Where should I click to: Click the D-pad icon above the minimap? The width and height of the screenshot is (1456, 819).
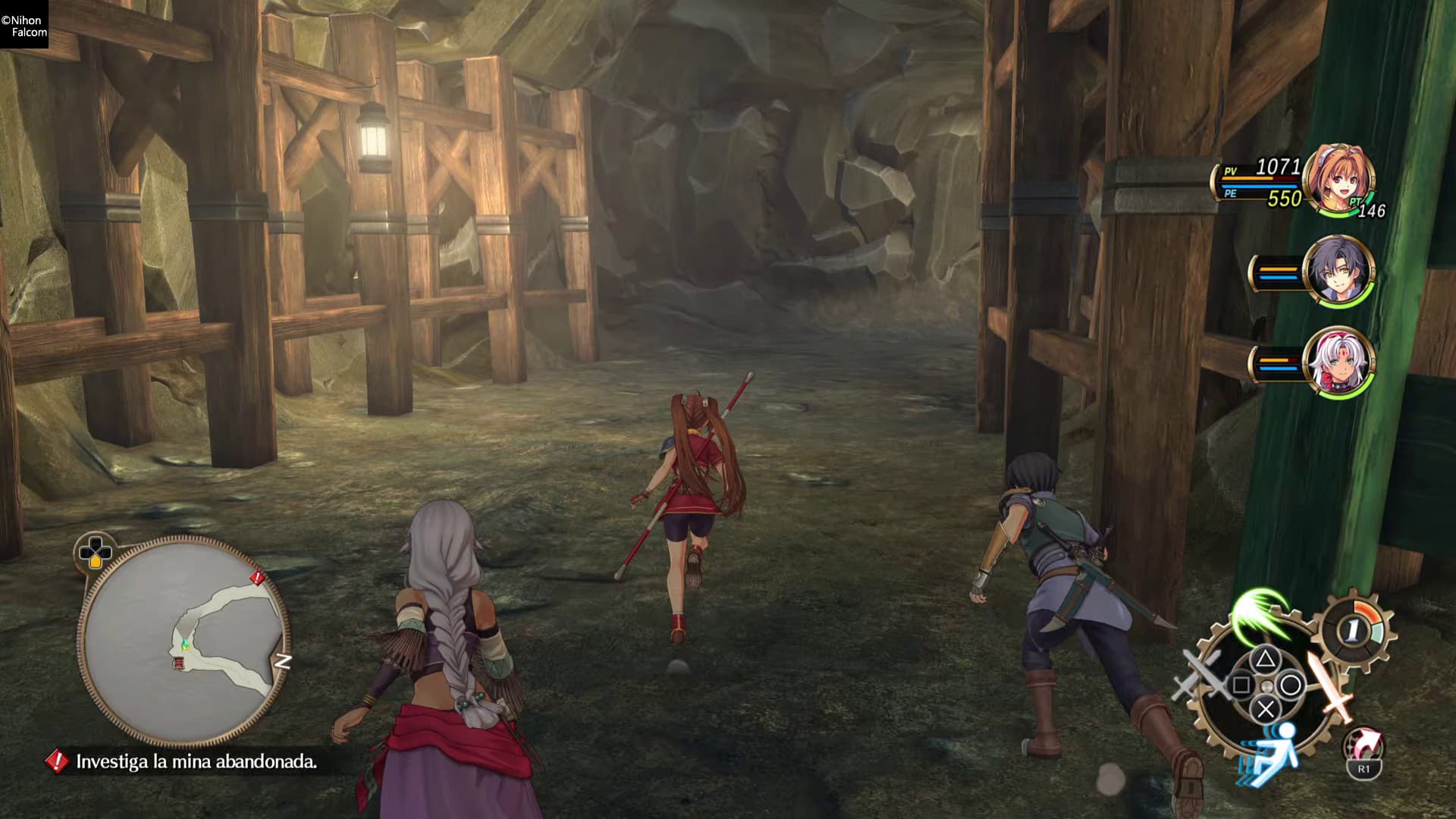[95, 551]
